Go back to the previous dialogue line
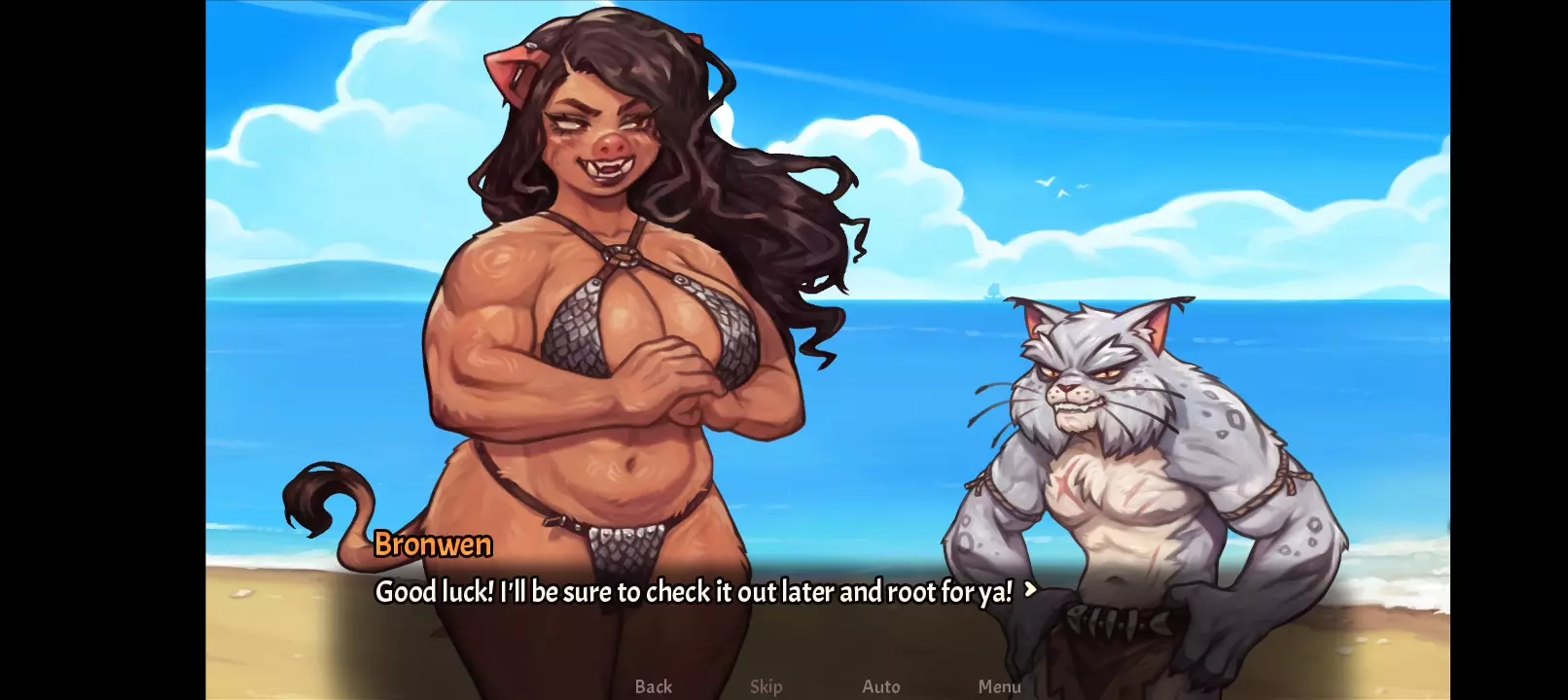This screenshot has height=700, width=1568. (653, 686)
